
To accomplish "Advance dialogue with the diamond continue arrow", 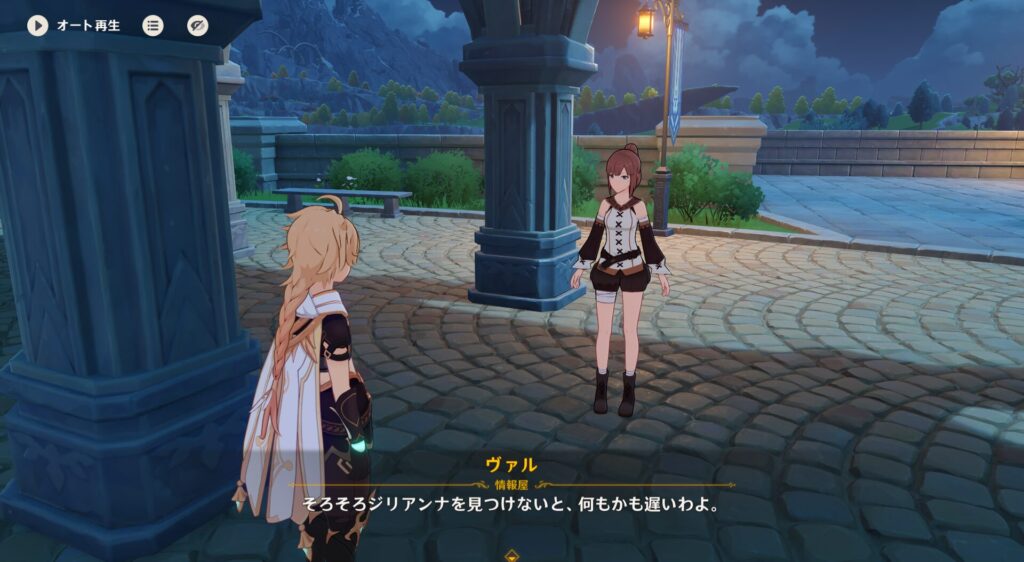I will point(512,553).
